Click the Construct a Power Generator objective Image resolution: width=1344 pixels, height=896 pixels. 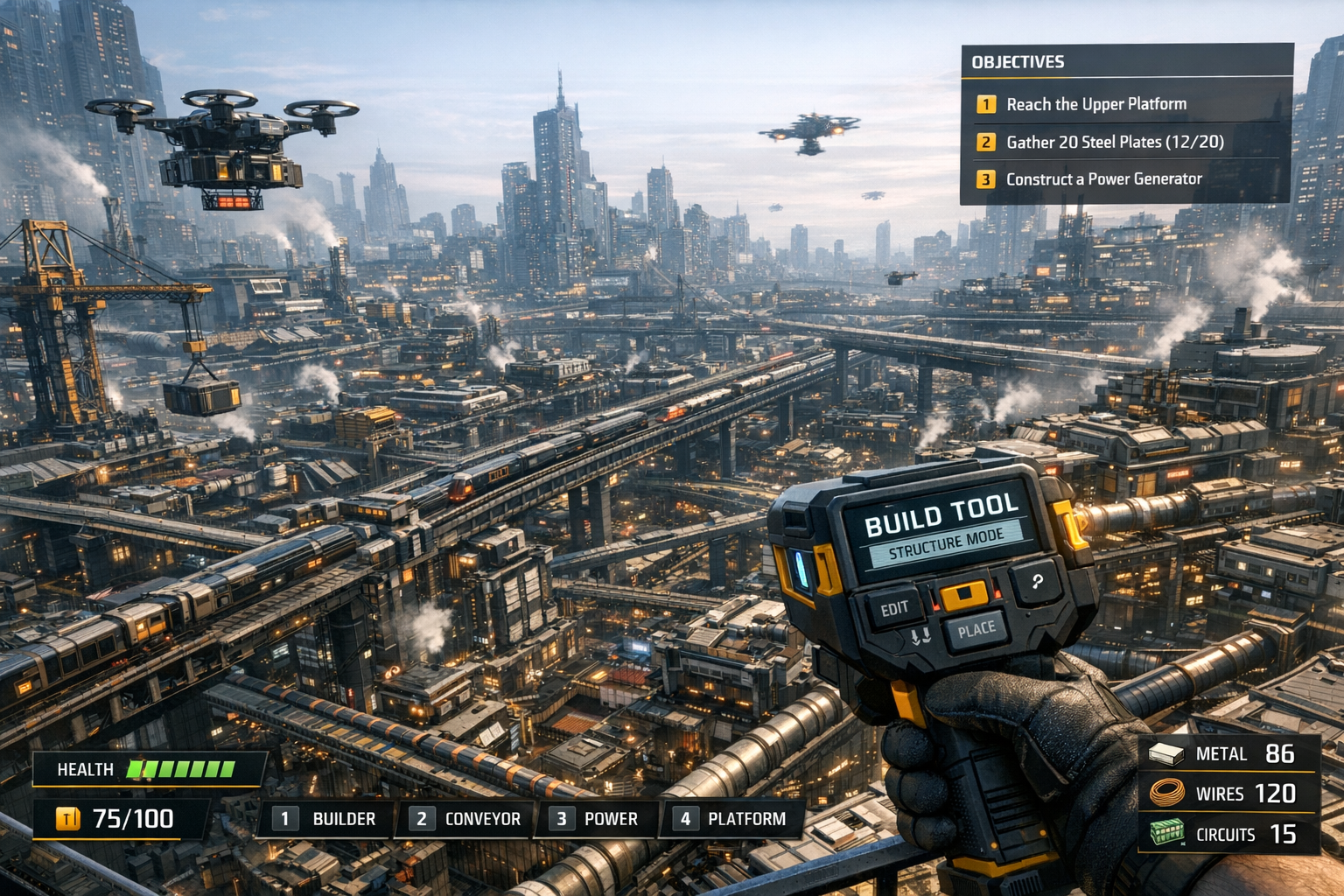1103,179
